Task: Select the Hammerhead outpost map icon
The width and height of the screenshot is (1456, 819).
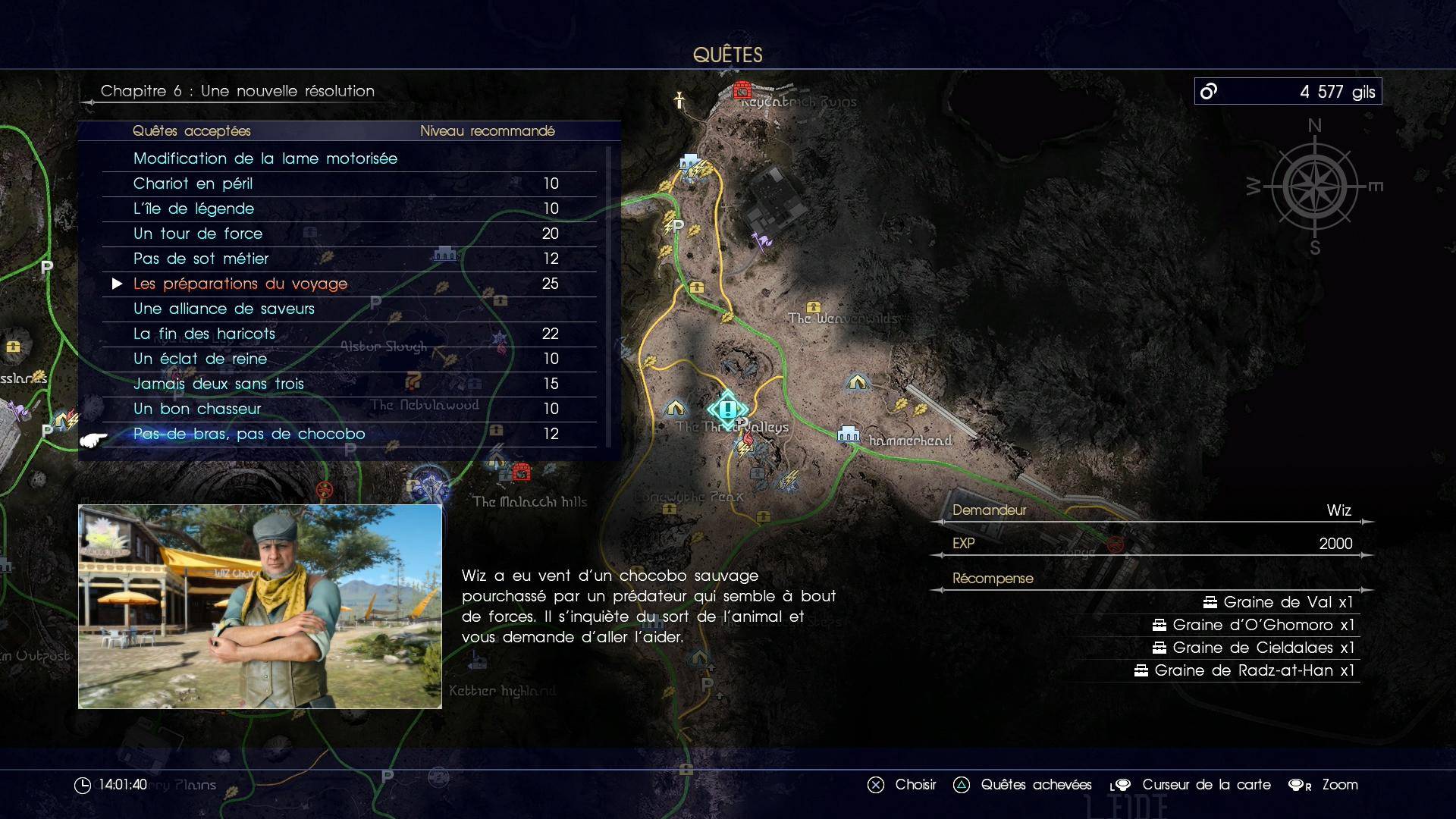Action: tap(848, 435)
